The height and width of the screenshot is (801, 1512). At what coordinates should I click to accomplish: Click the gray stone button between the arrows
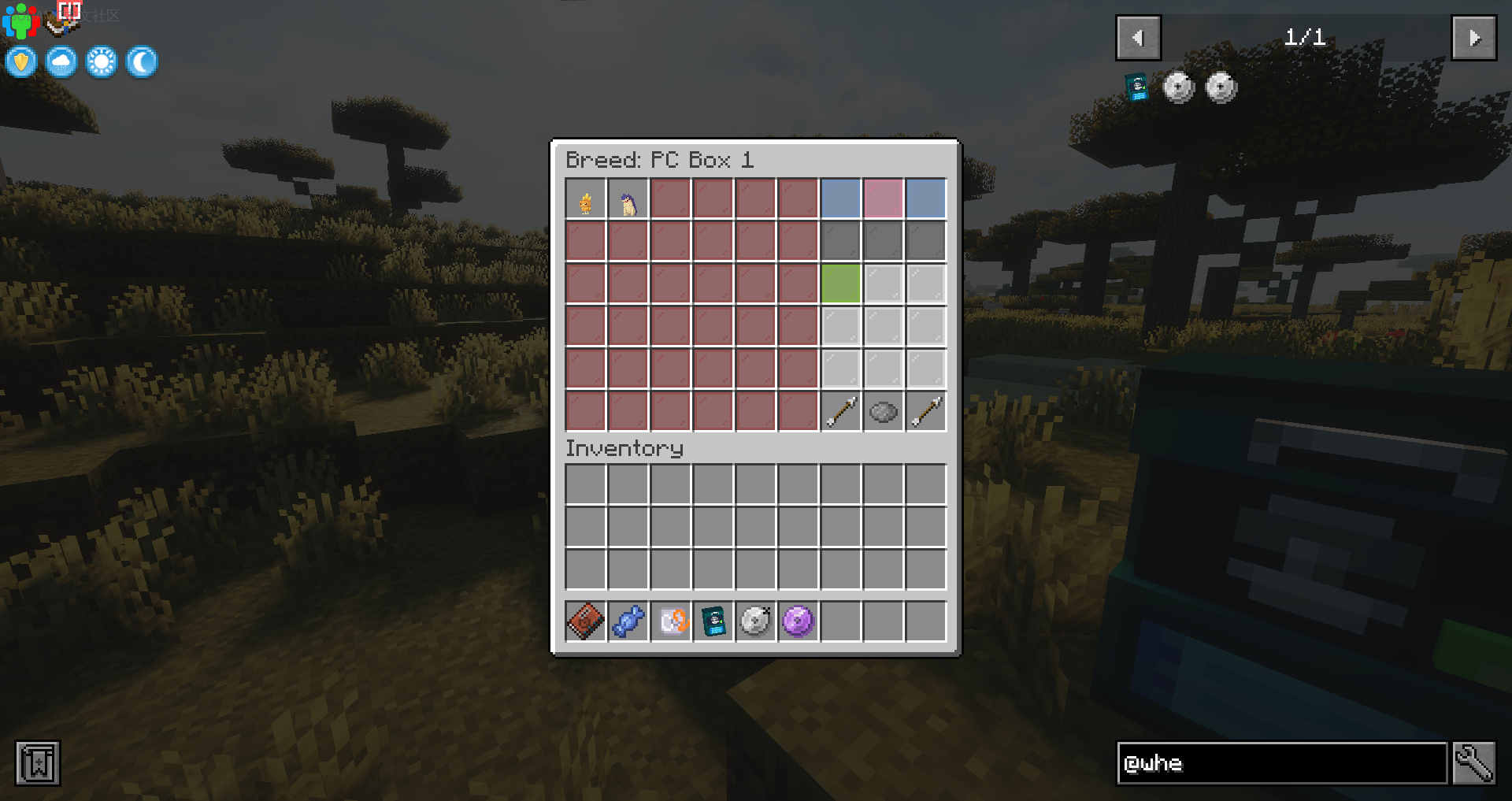(x=883, y=412)
